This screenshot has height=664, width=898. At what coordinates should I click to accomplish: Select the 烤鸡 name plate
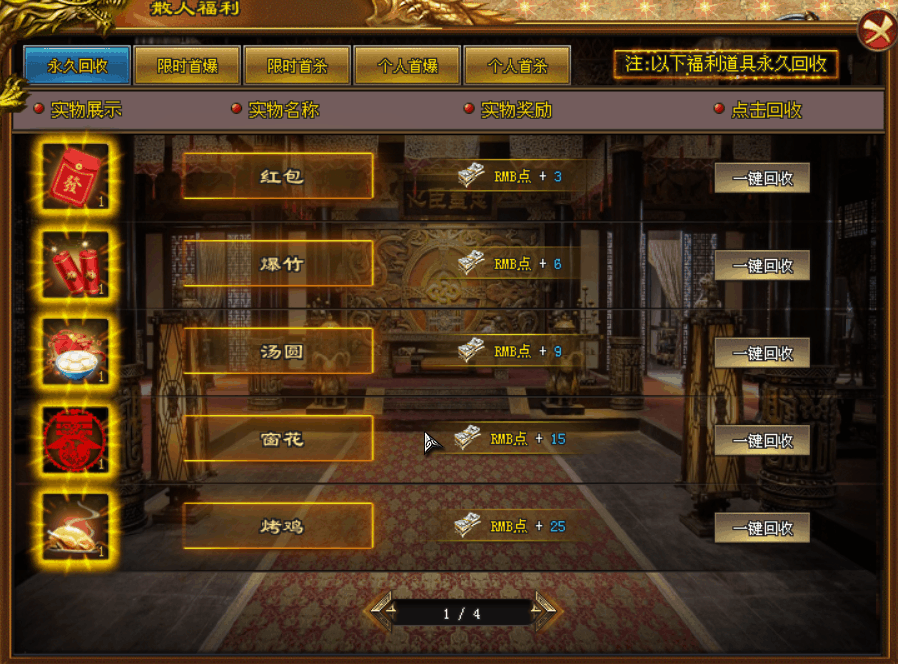278,526
